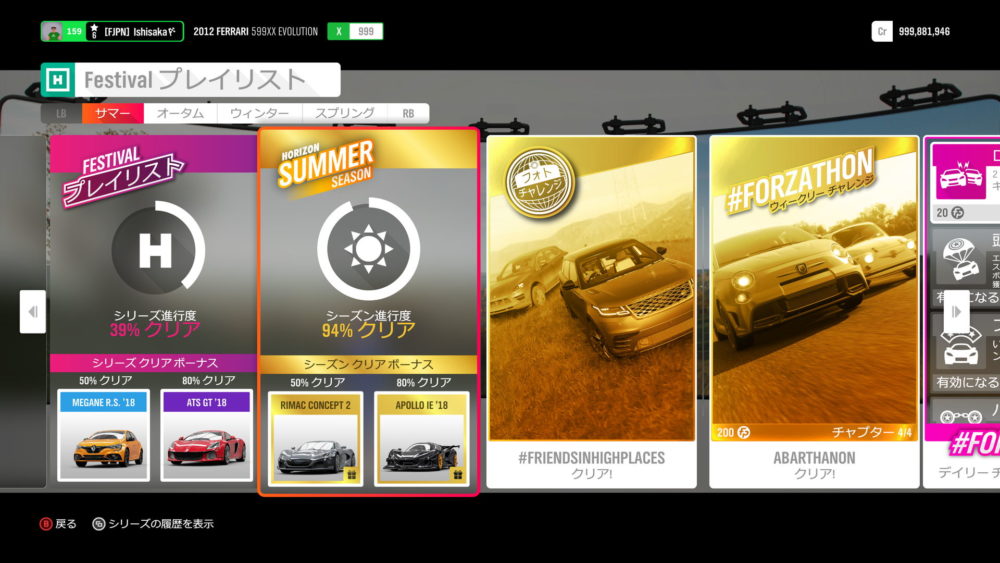Switch to the オータム season tab
Image resolution: width=1000 pixels, height=563 pixels.
[x=181, y=114]
